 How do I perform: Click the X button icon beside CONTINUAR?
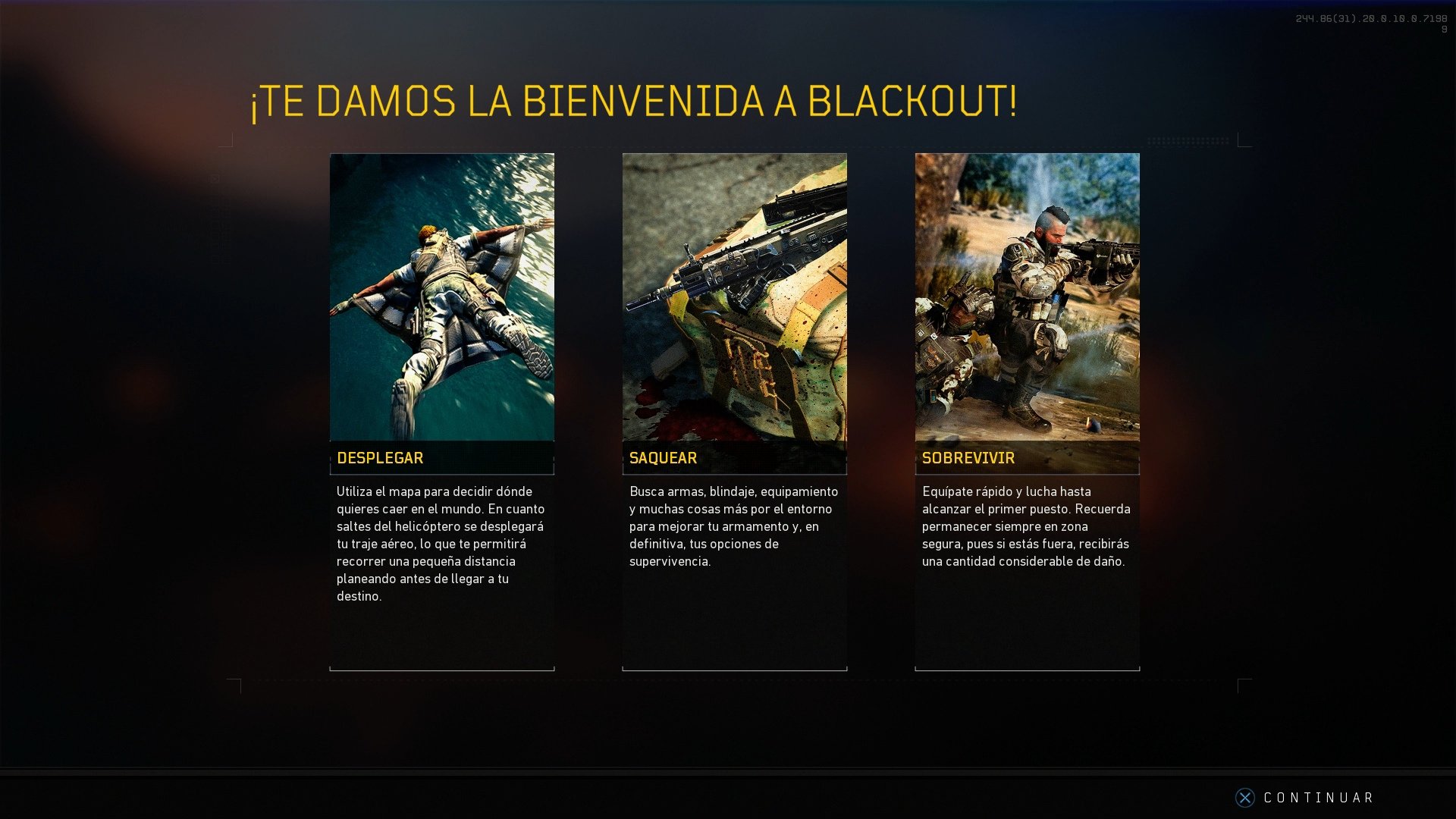pyautogui.click(x=1246, y=798)
